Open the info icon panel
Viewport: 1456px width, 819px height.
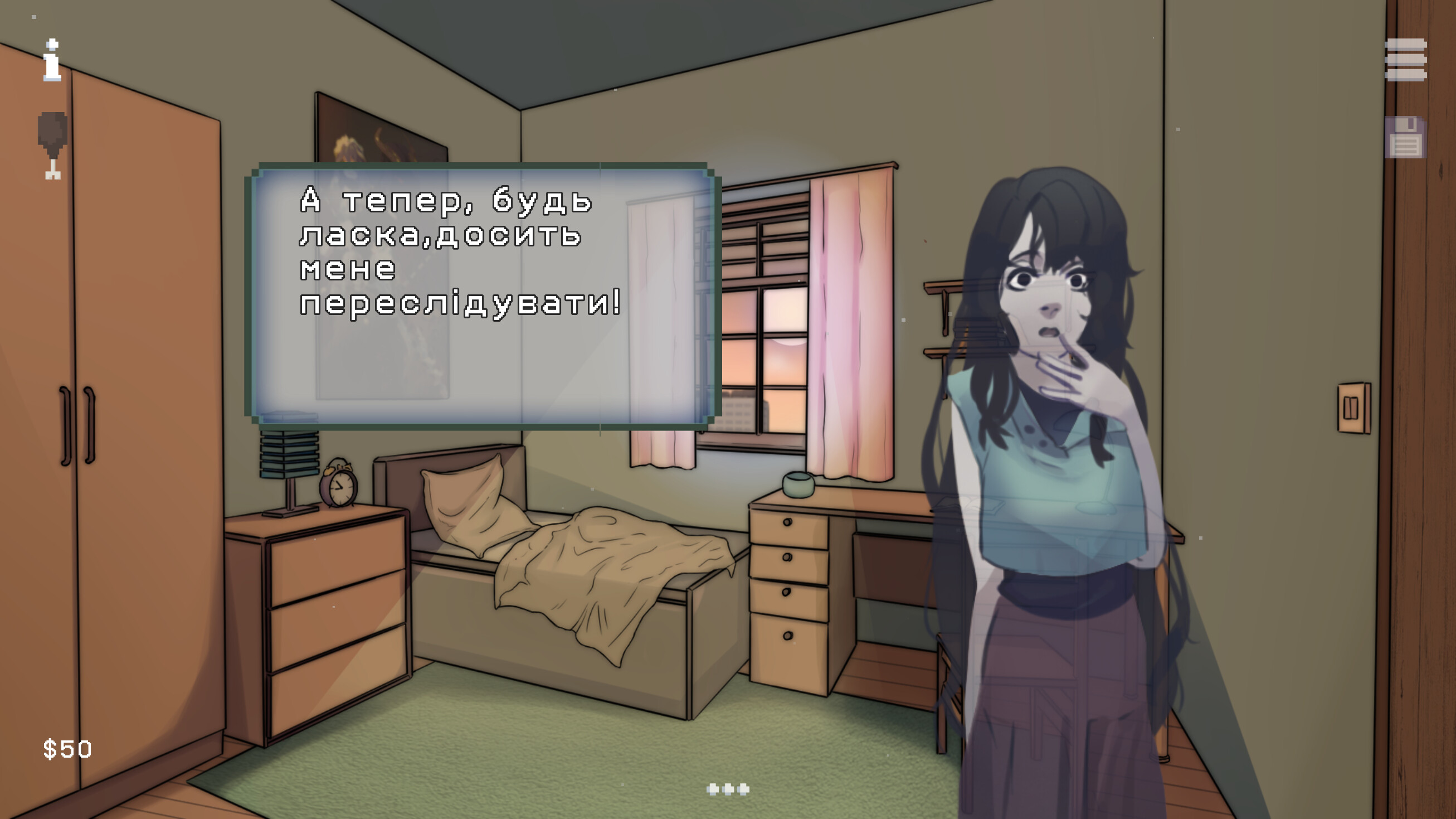52,61
